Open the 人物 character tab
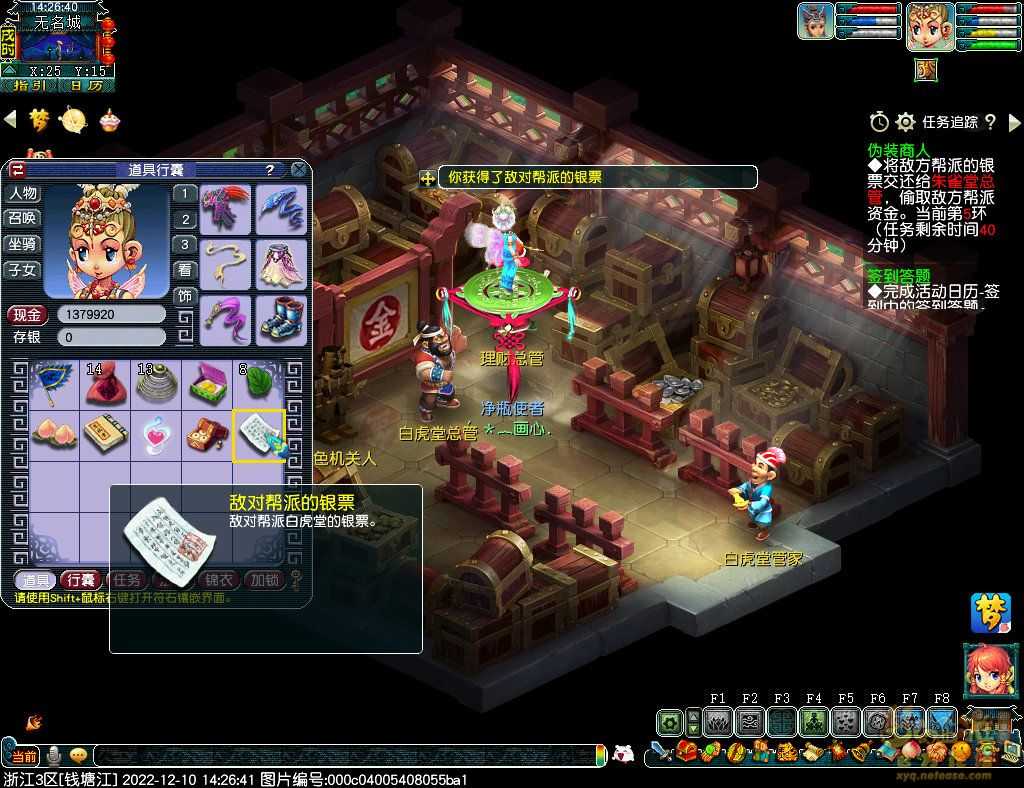 [x=23, y=193]
